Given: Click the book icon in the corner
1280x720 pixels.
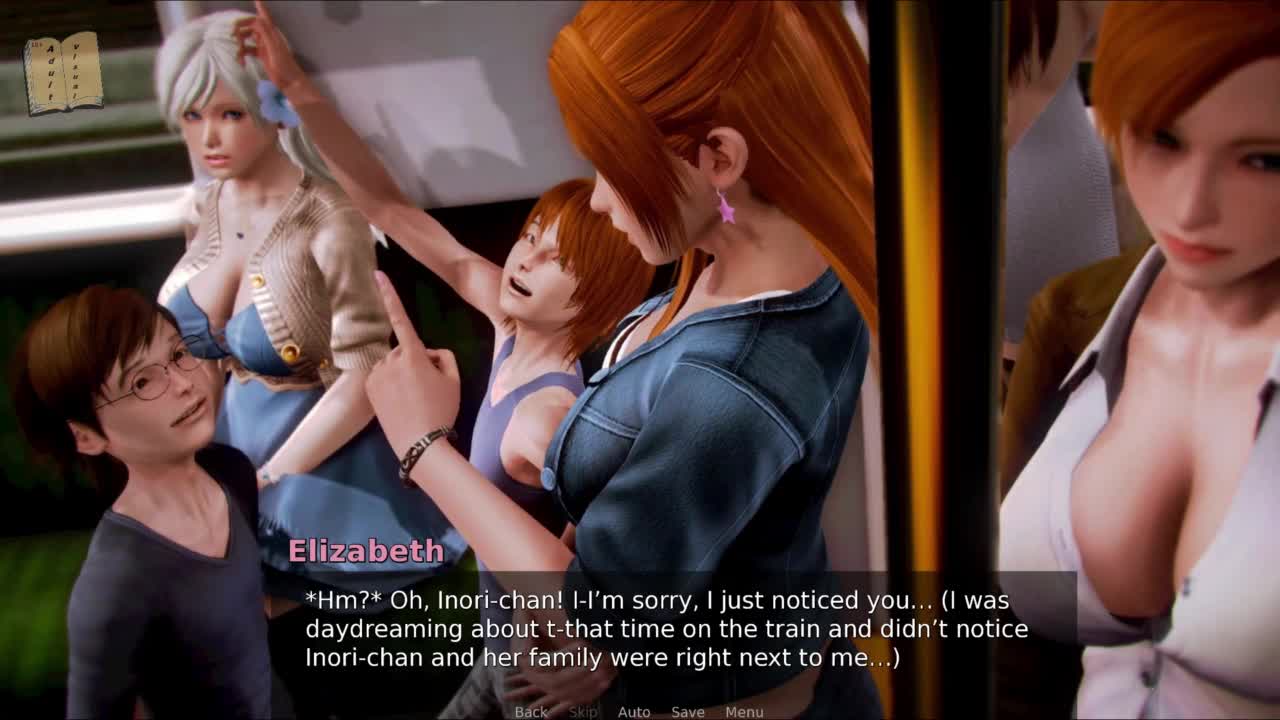Looking at the screenshot, I should [63, 73].
